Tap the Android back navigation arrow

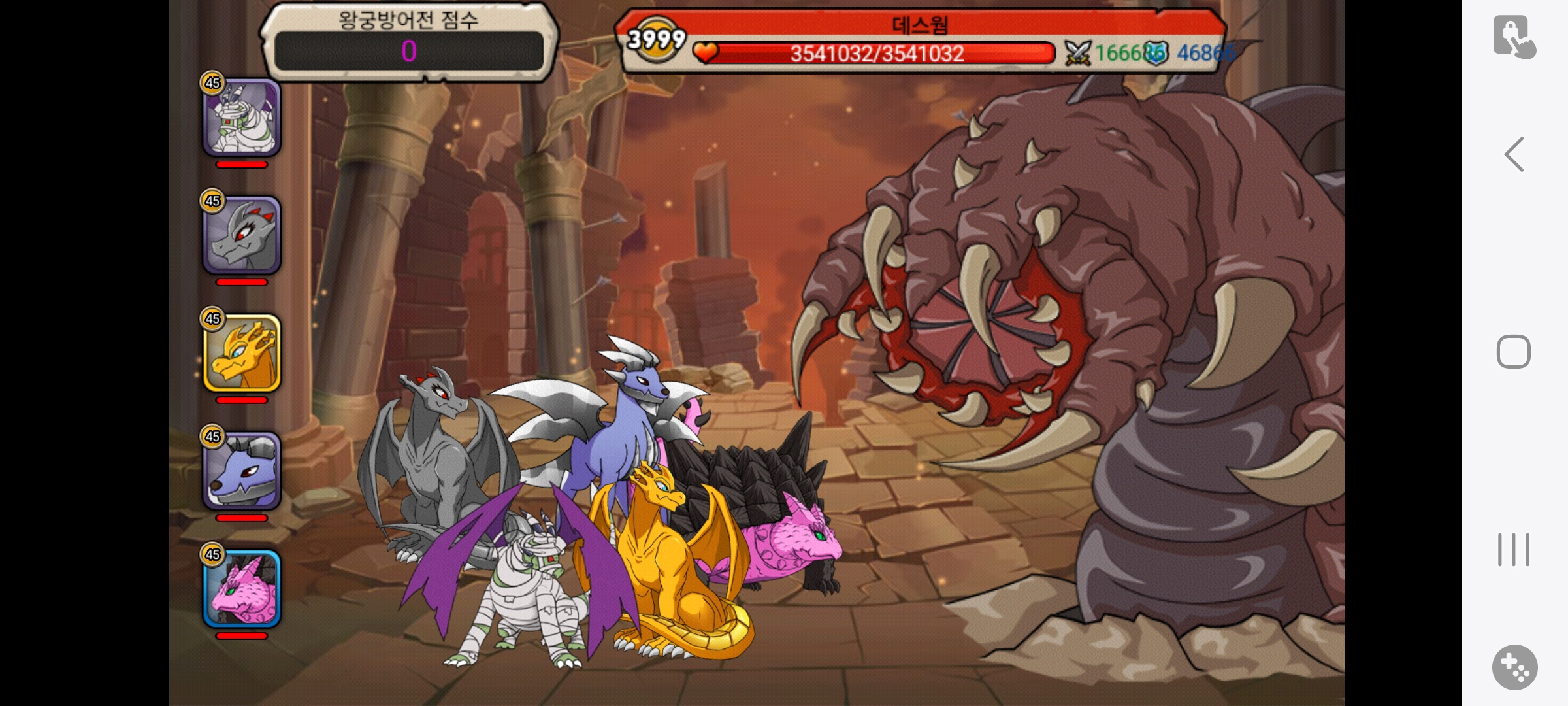point(1514,155)
